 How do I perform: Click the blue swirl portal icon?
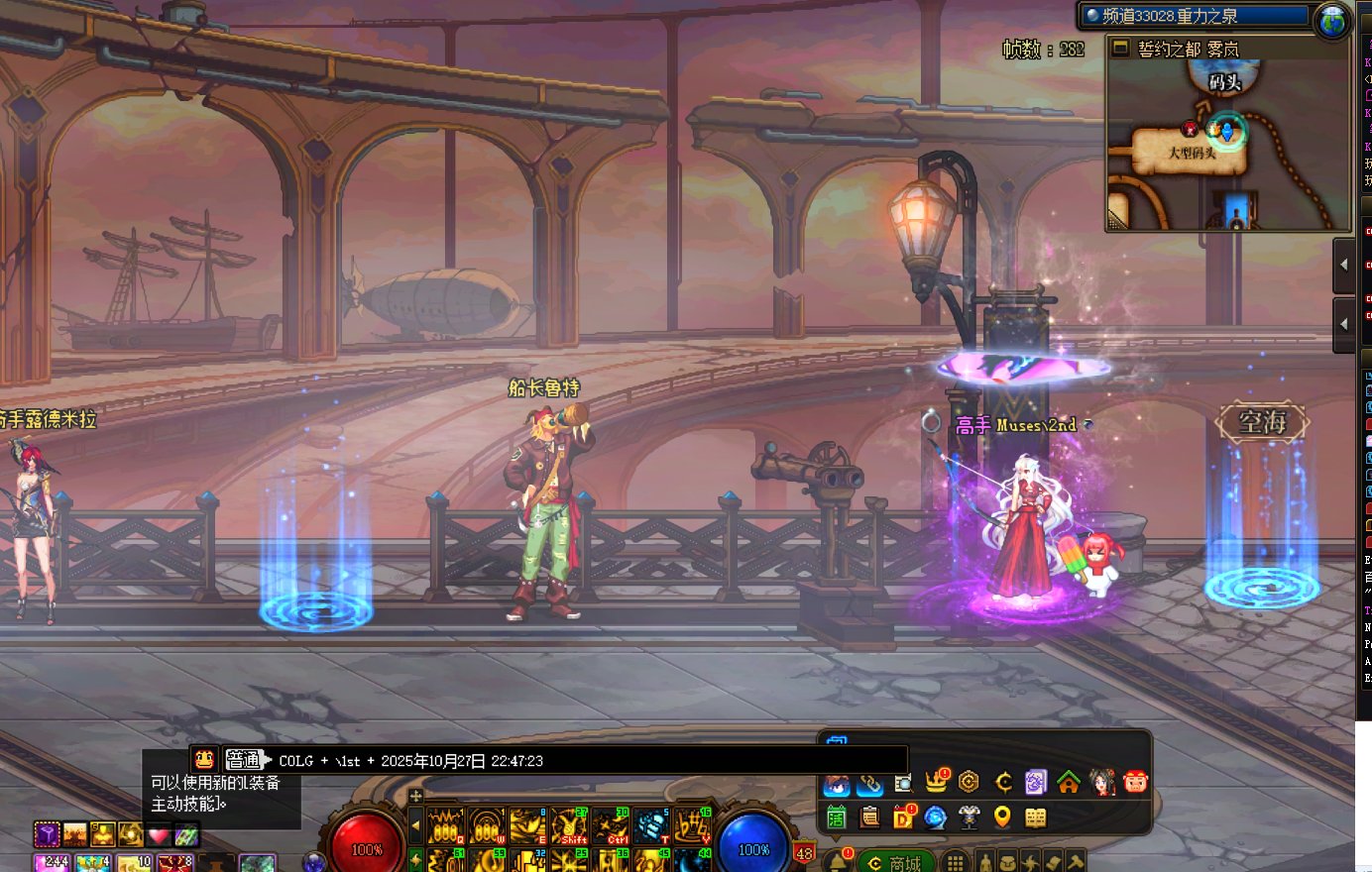pyautogui.click(x=935, y=817)
